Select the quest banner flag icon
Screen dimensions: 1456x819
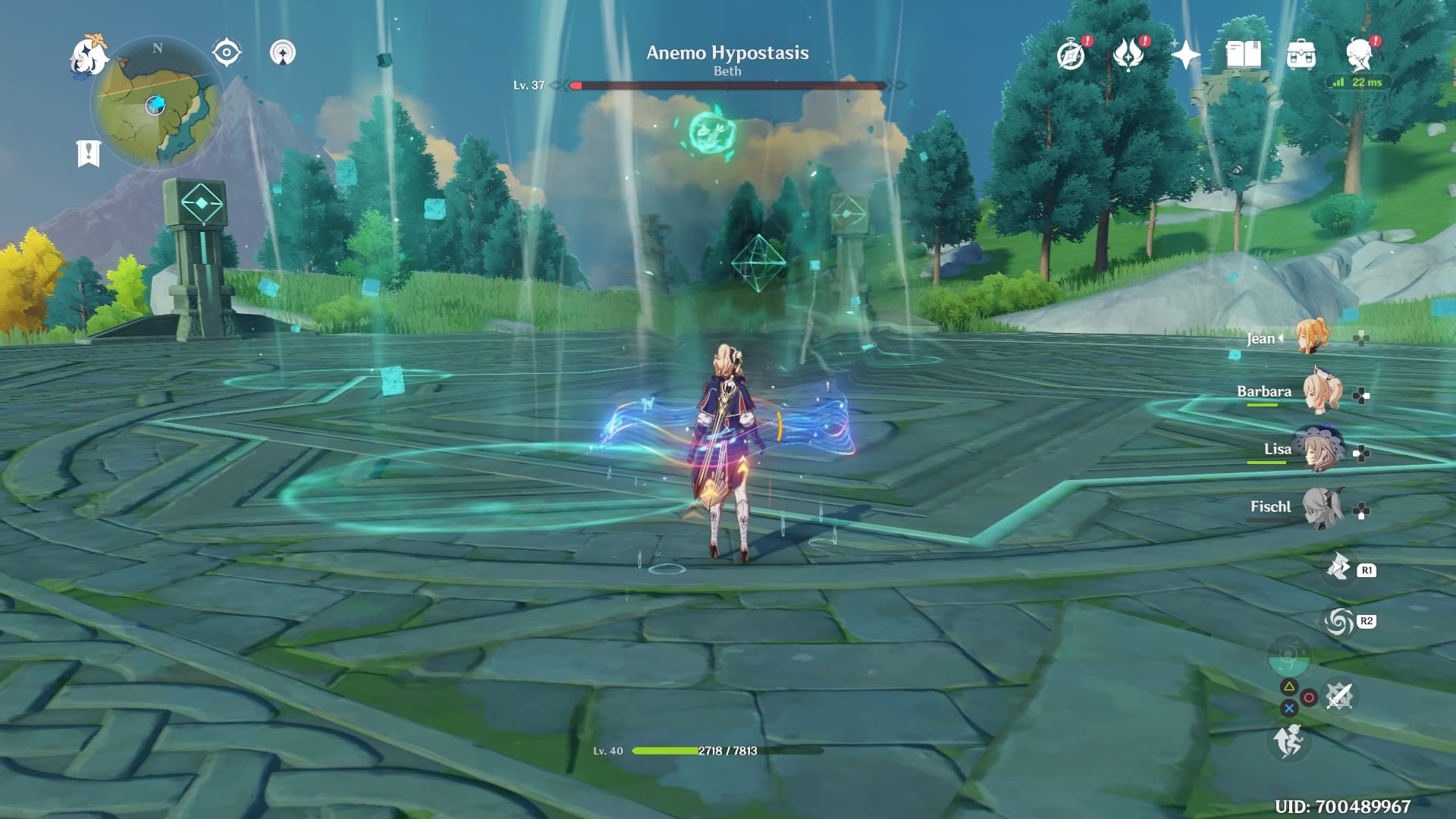[89, 152]
